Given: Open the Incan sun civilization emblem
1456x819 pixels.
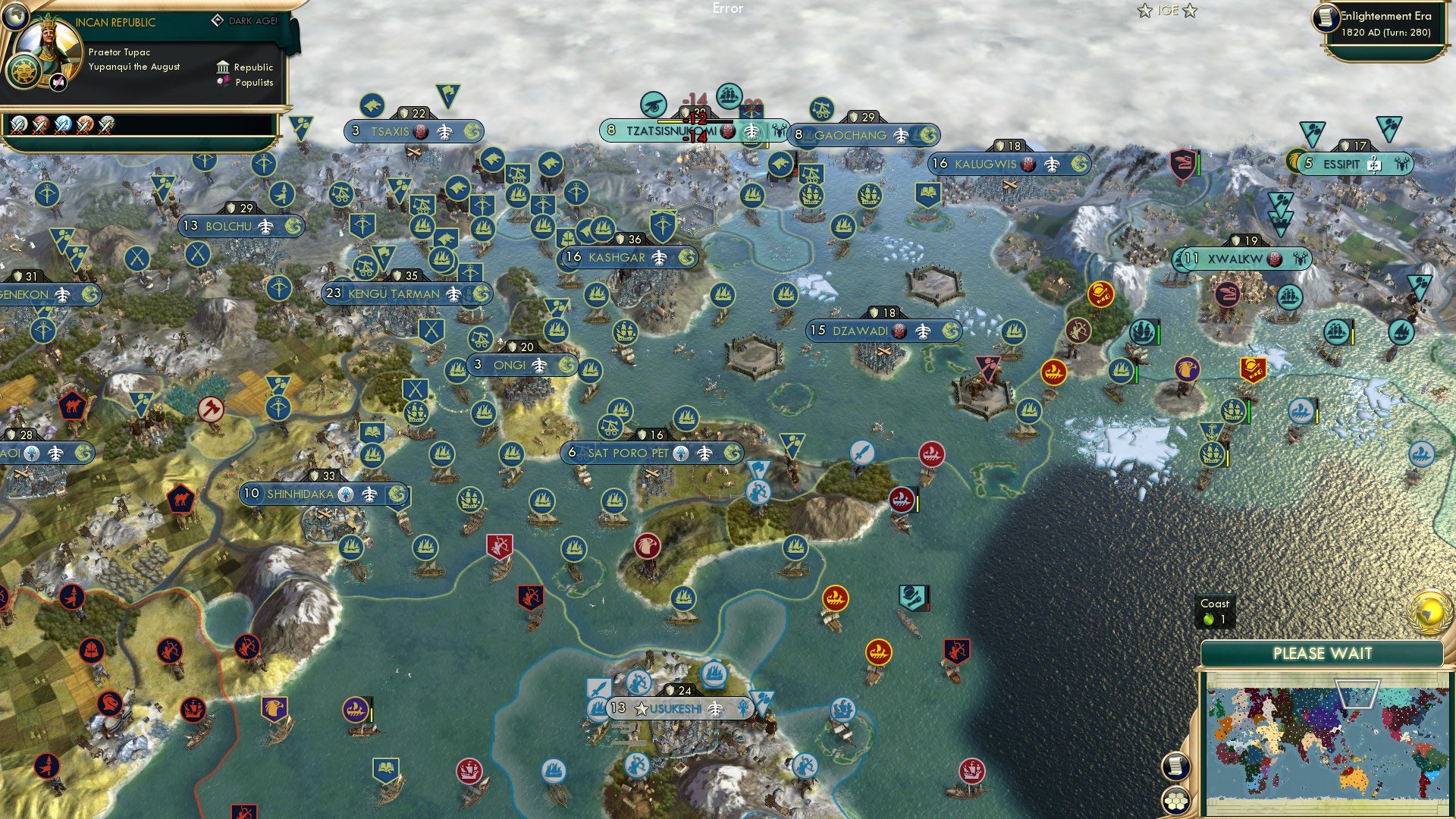Looking at the screenshot, I should [x=23, y=71].
